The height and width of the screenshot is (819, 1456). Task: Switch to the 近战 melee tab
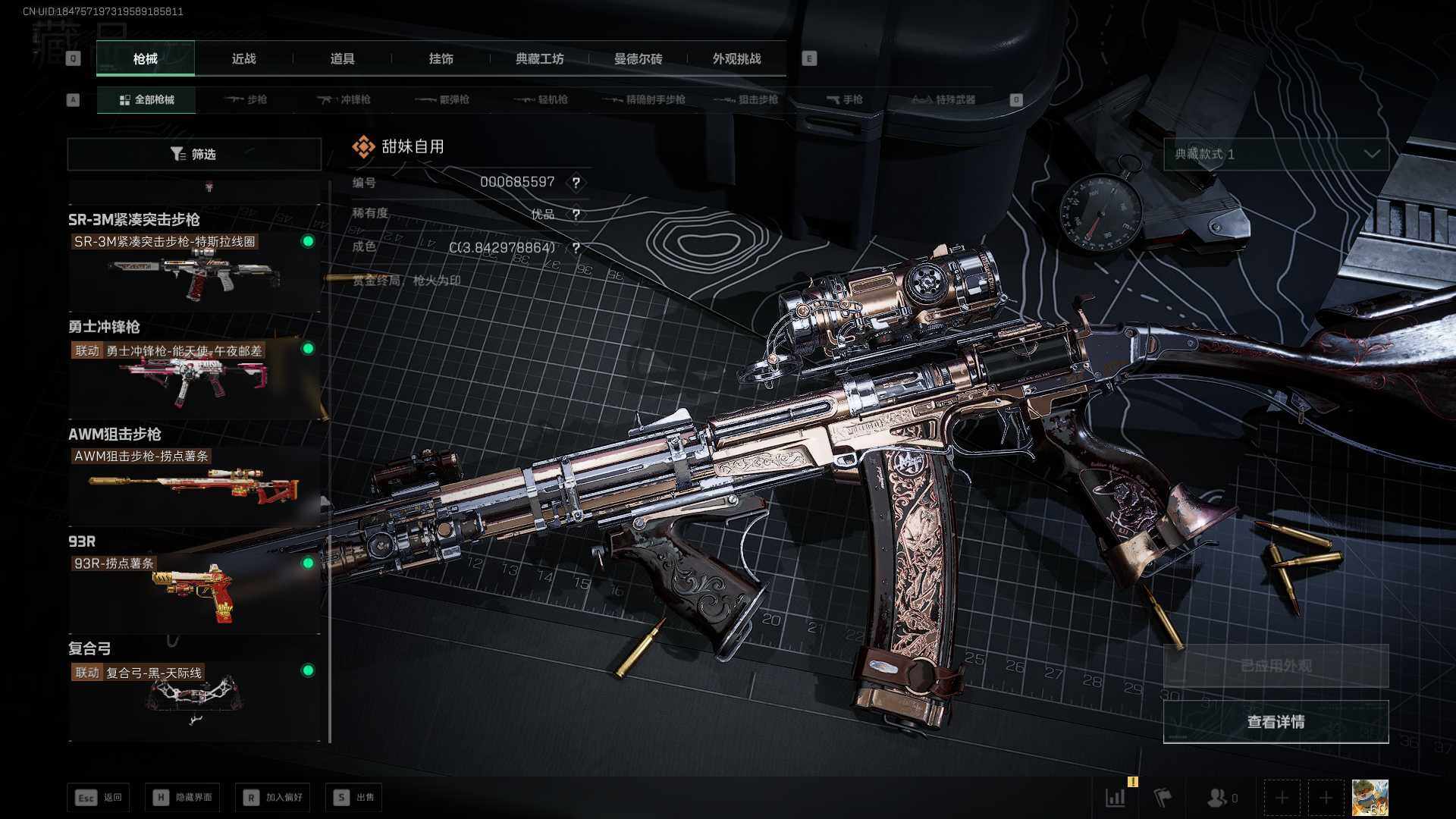[243, 58]
